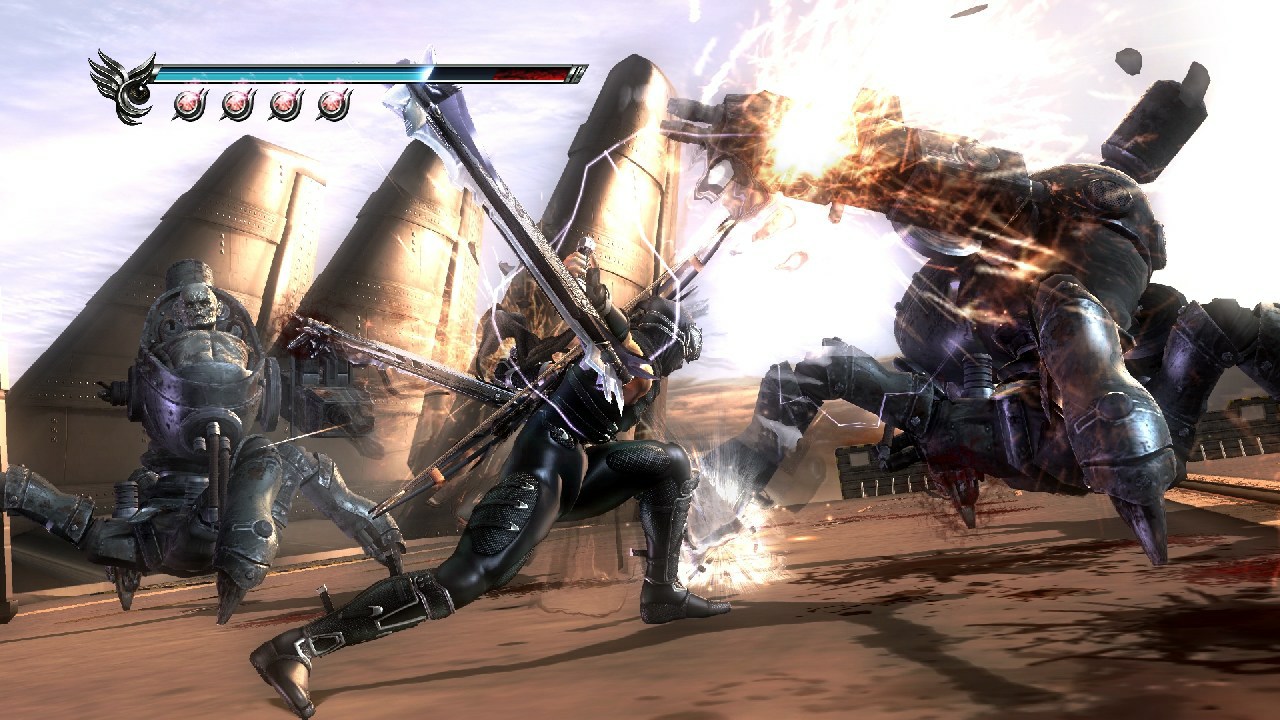Click the first red Ninpo orb
1280x720 pixels.
coord(188,103)
